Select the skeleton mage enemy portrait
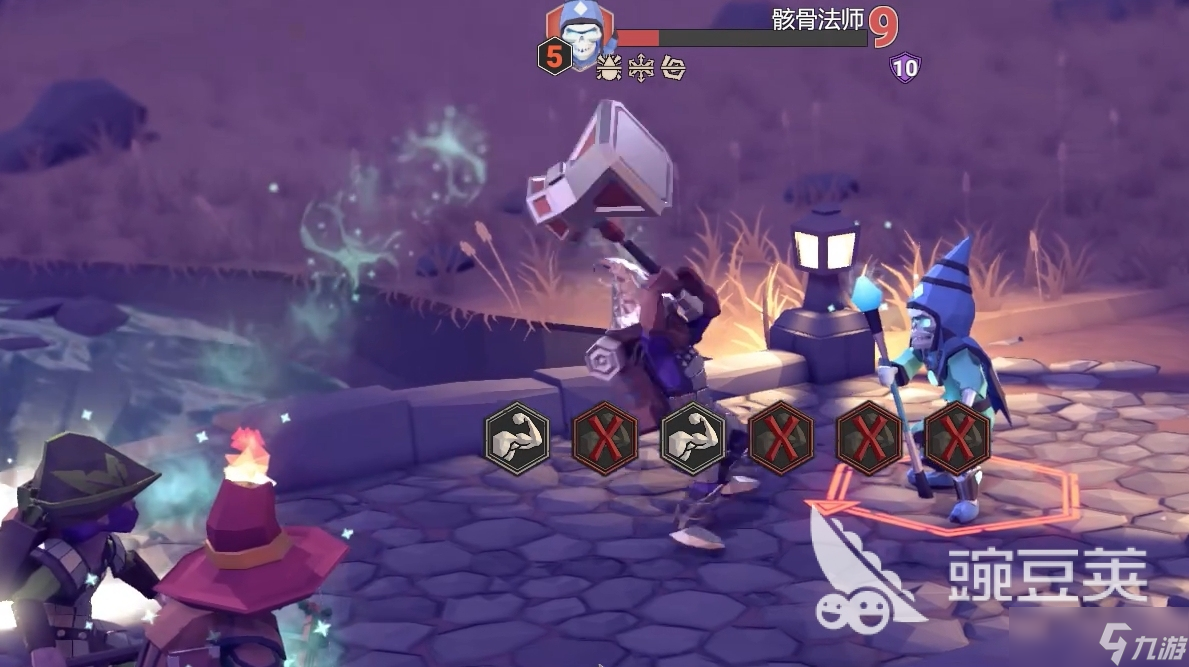This screenshot has width=1189, height=667. coord(580,32)
